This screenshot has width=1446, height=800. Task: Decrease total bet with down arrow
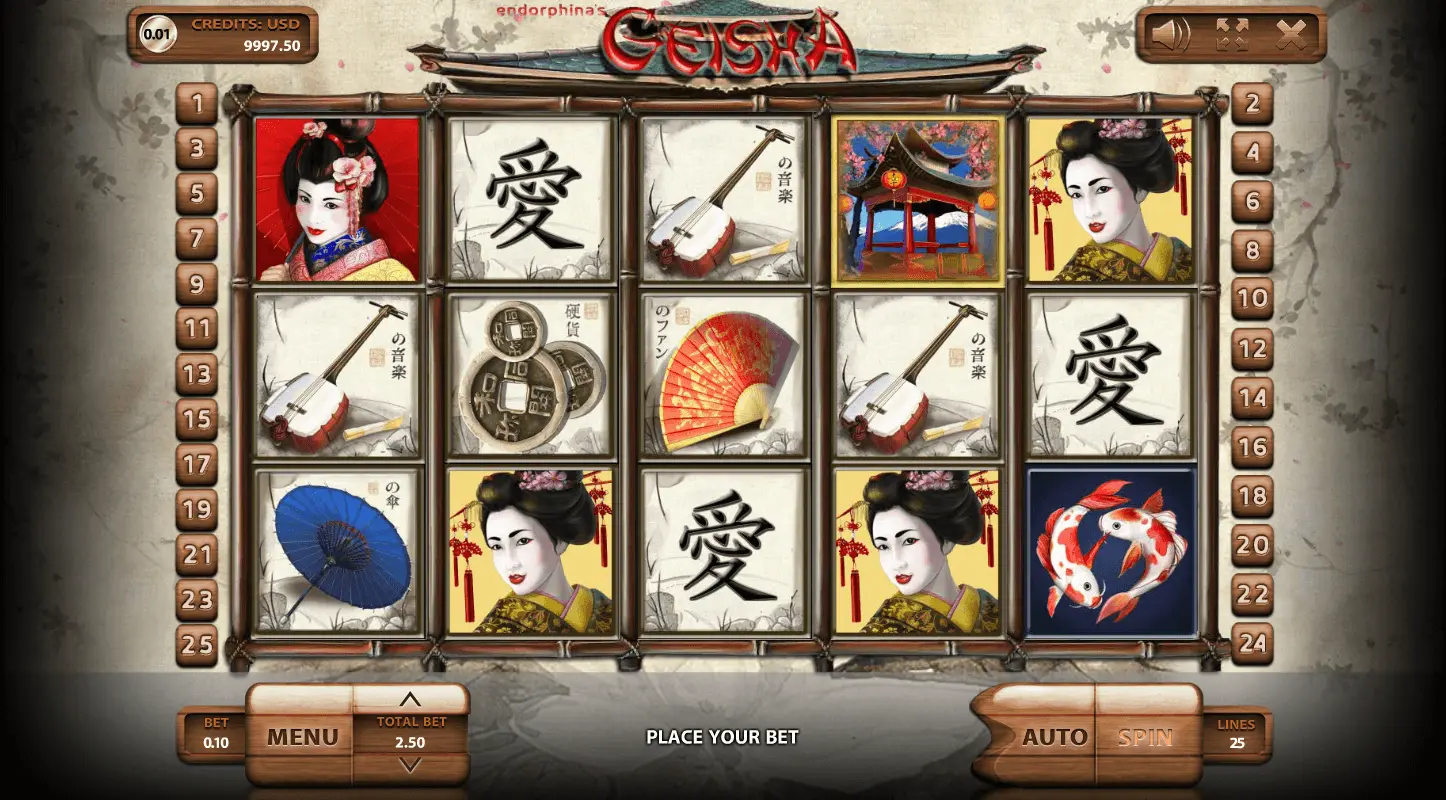pyautogui.click(x=410, y=765)
